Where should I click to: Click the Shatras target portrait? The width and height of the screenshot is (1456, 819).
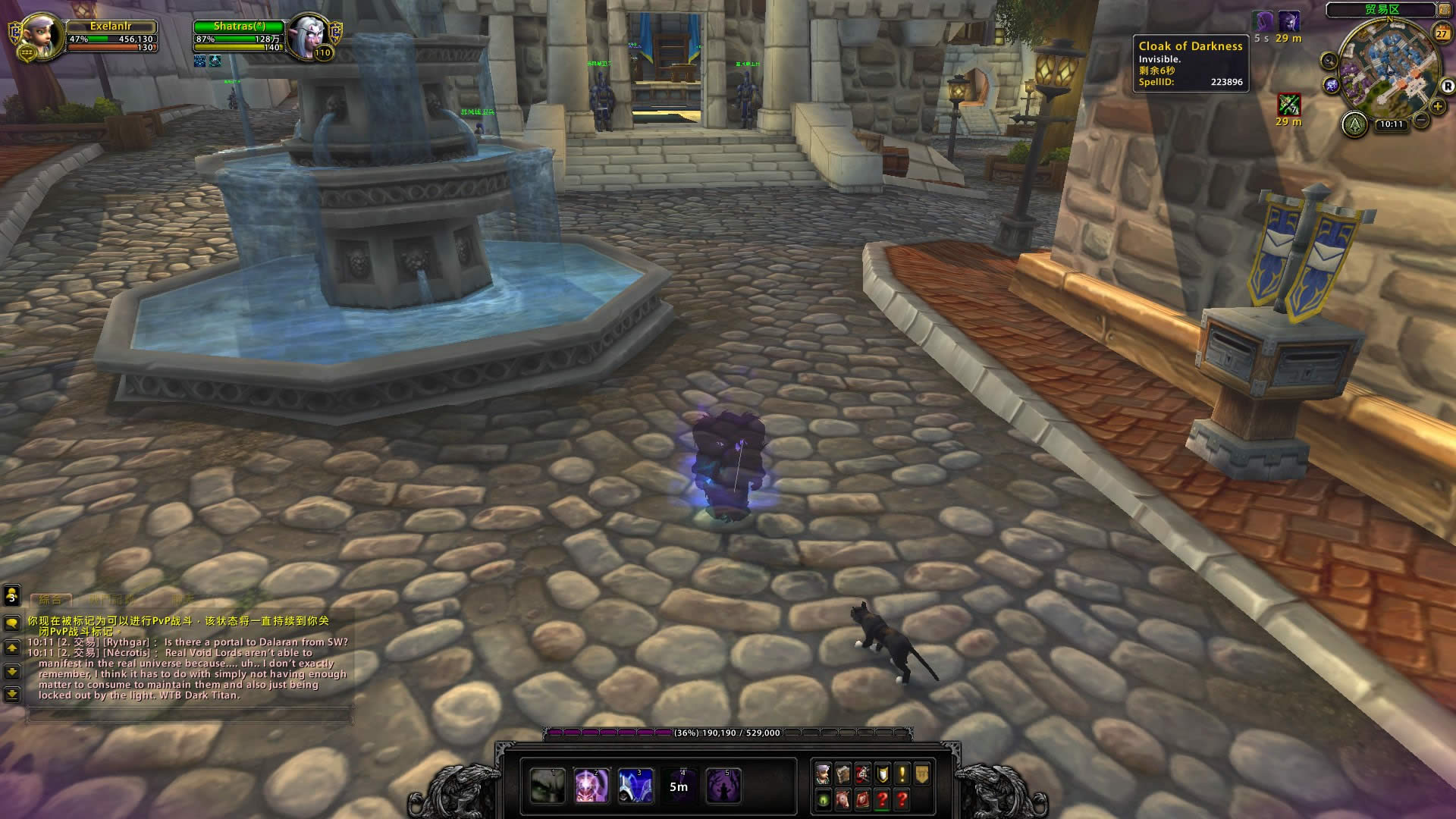(309, 36)
